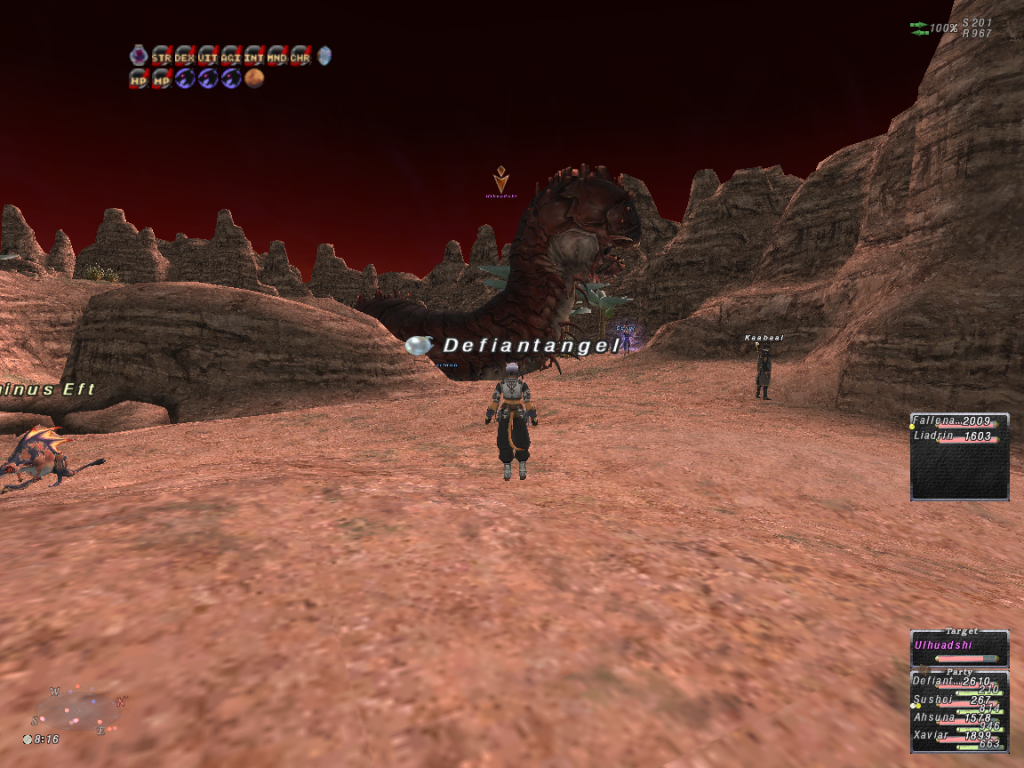Viewport: 1024px width, 768px height.
Task: Click the DEX down status icon
Action: (184, 57)
